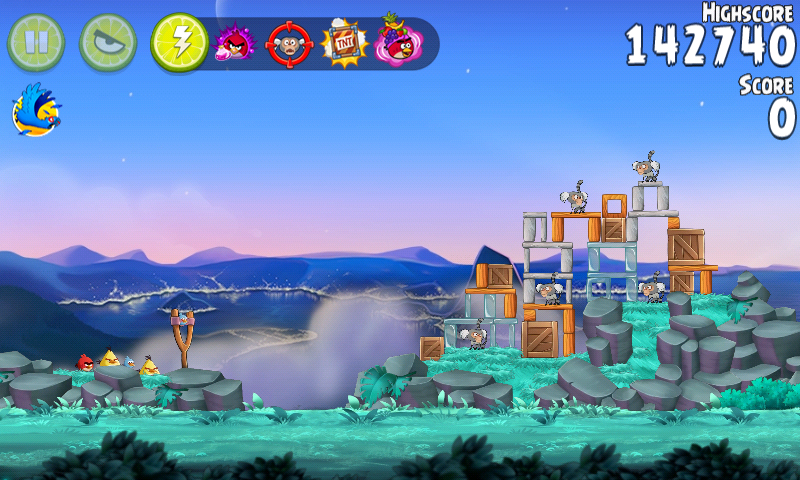Activate the TNT crate power-up

coord(345,43)
